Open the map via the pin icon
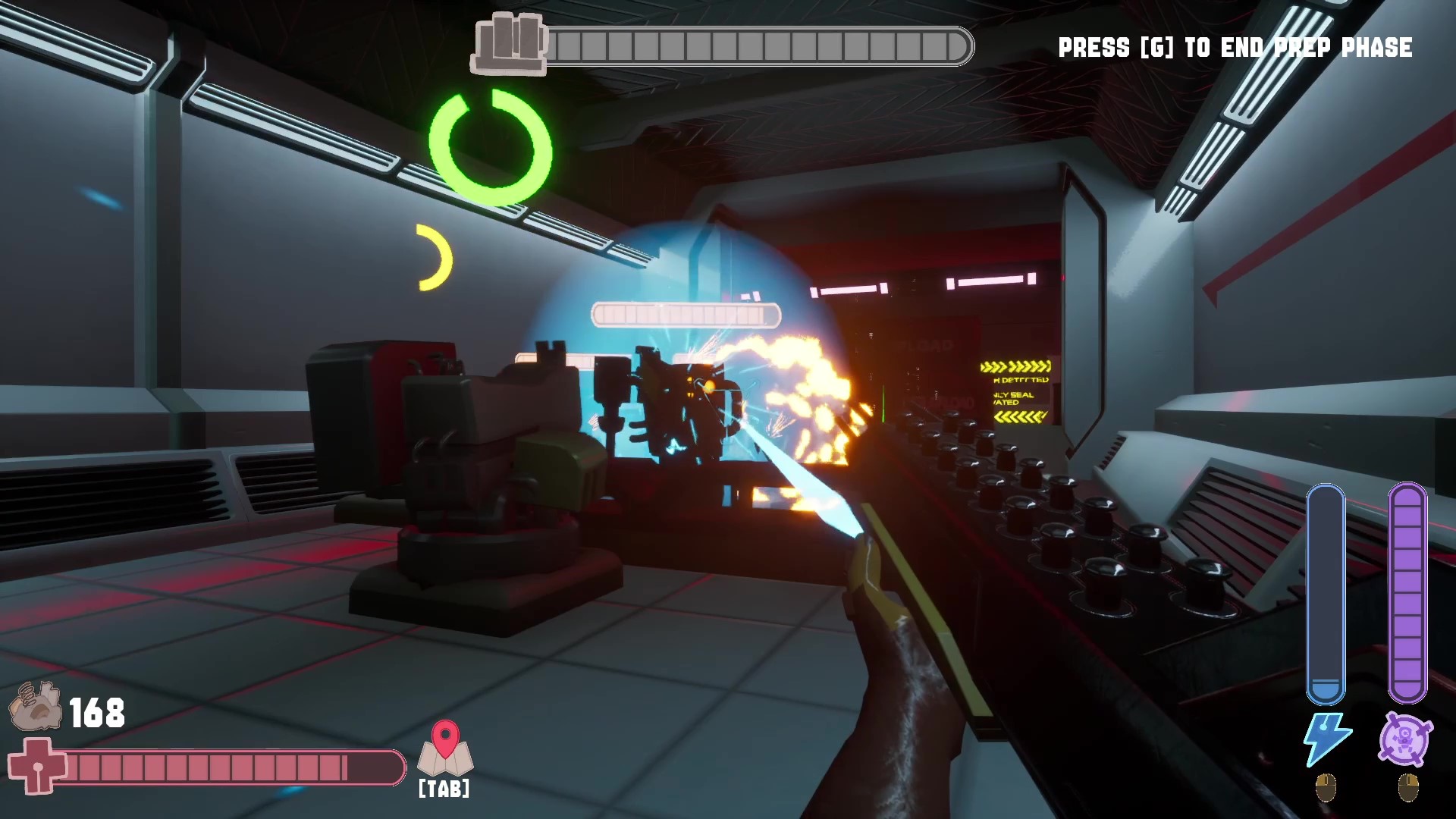This screenshot has height=819, width=1456. 445,748
